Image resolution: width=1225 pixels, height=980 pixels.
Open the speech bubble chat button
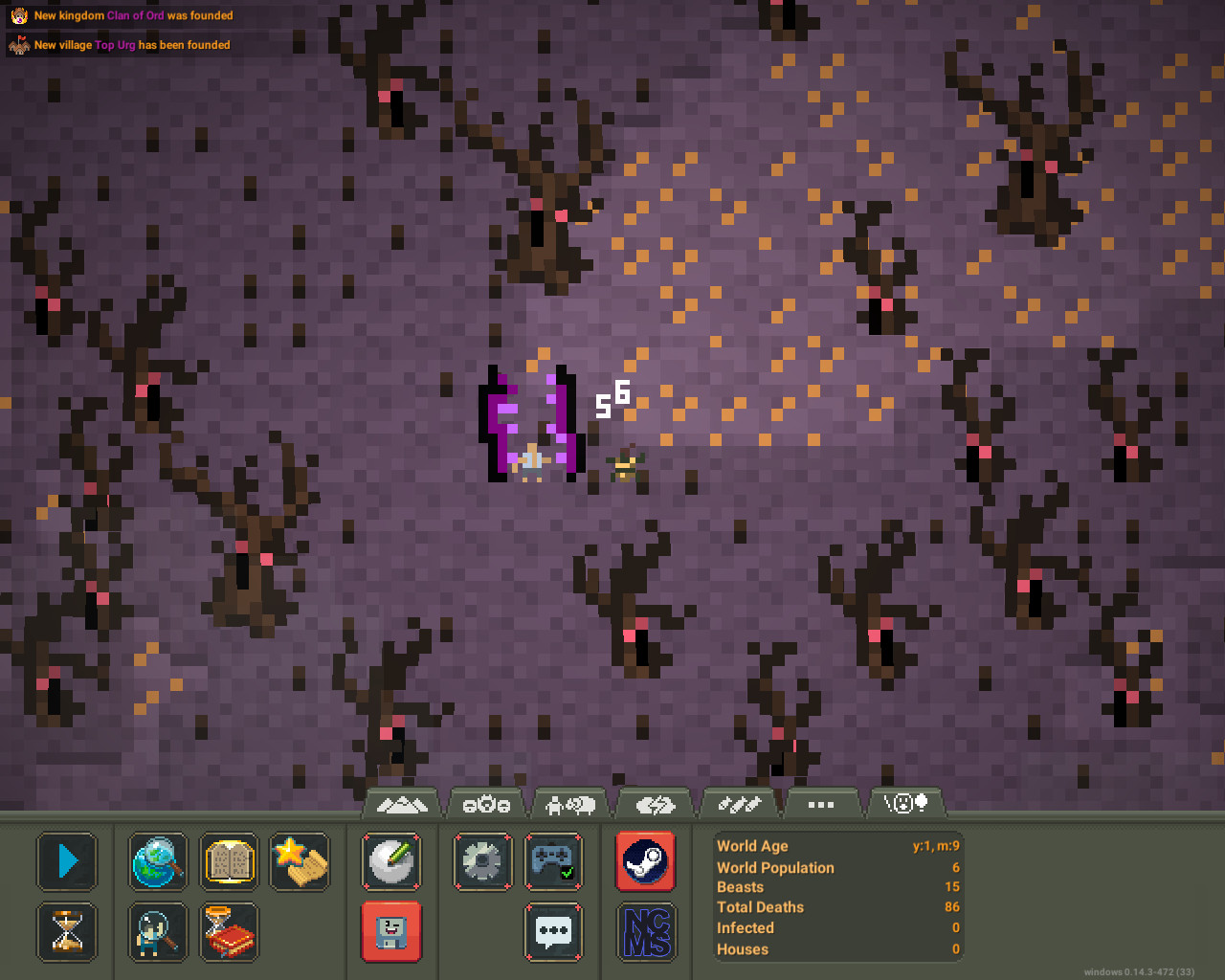pyautogui.click(x=554, y=931)
